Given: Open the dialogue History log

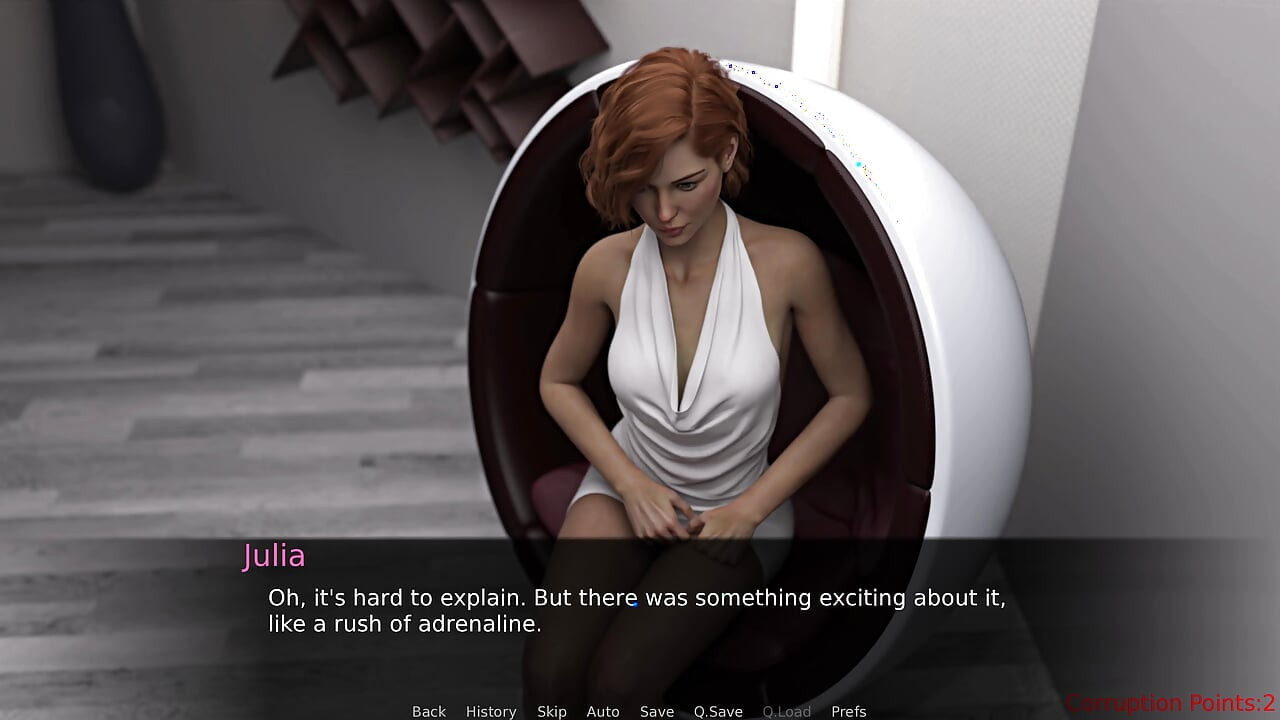Looking at the screenshot, I should coord(491,711).
